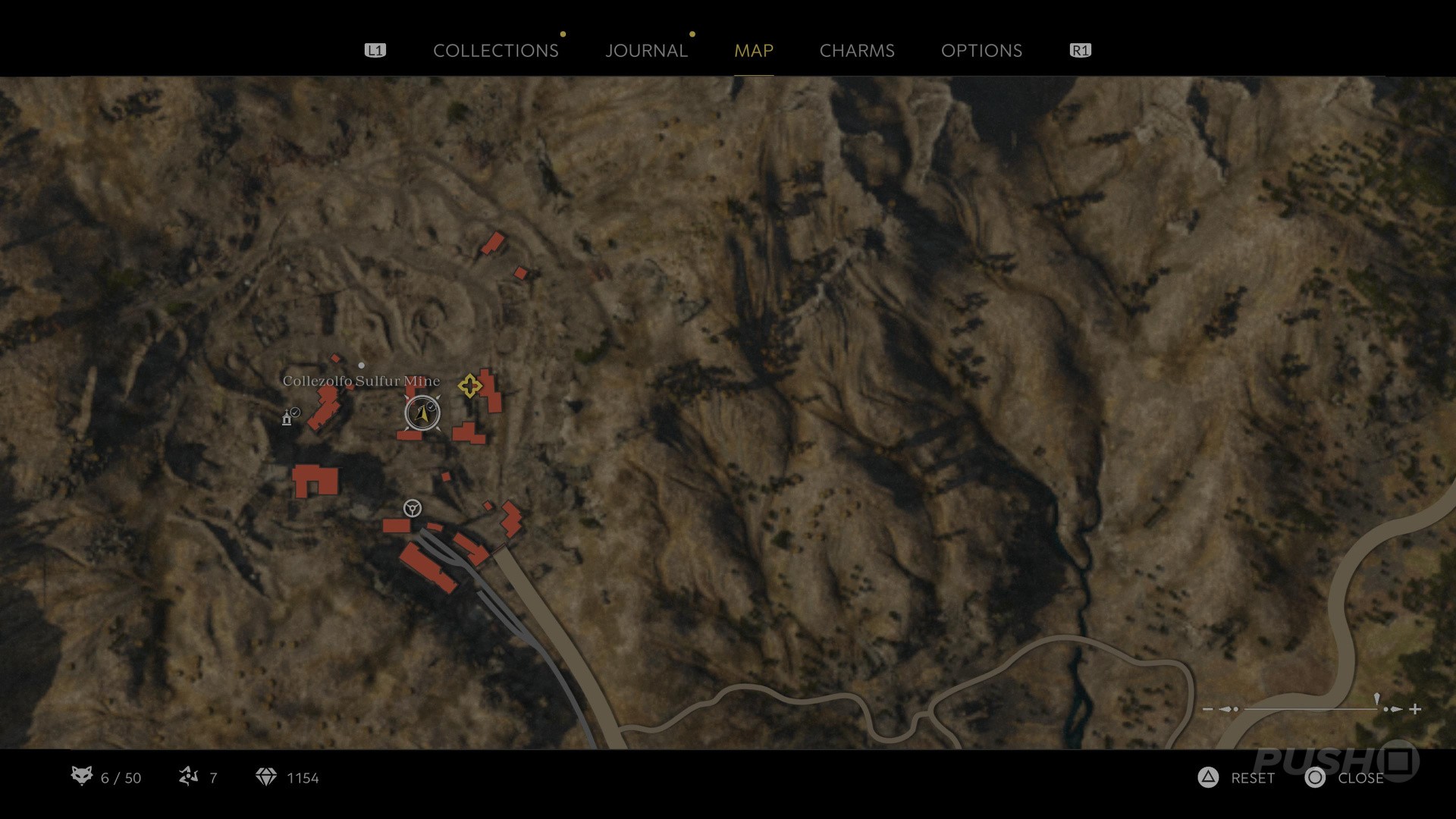Zoom in with the plus button
1456x819 pixels.
click(1415, 709)
